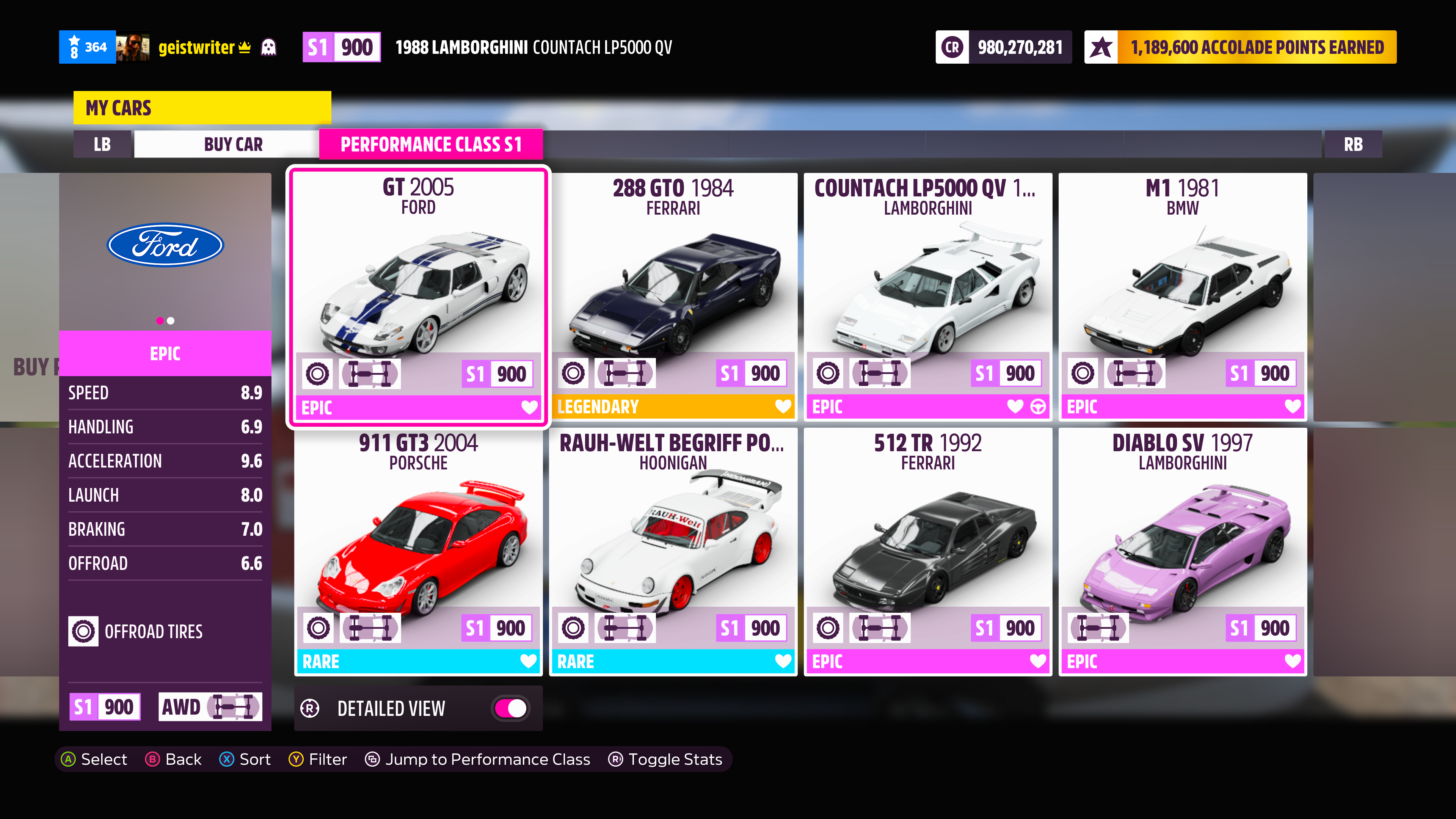Choose the Ferrari 288 GTO 1984 tile
The height and width of the screenshot is (819, 1456).
click(673, 294)
